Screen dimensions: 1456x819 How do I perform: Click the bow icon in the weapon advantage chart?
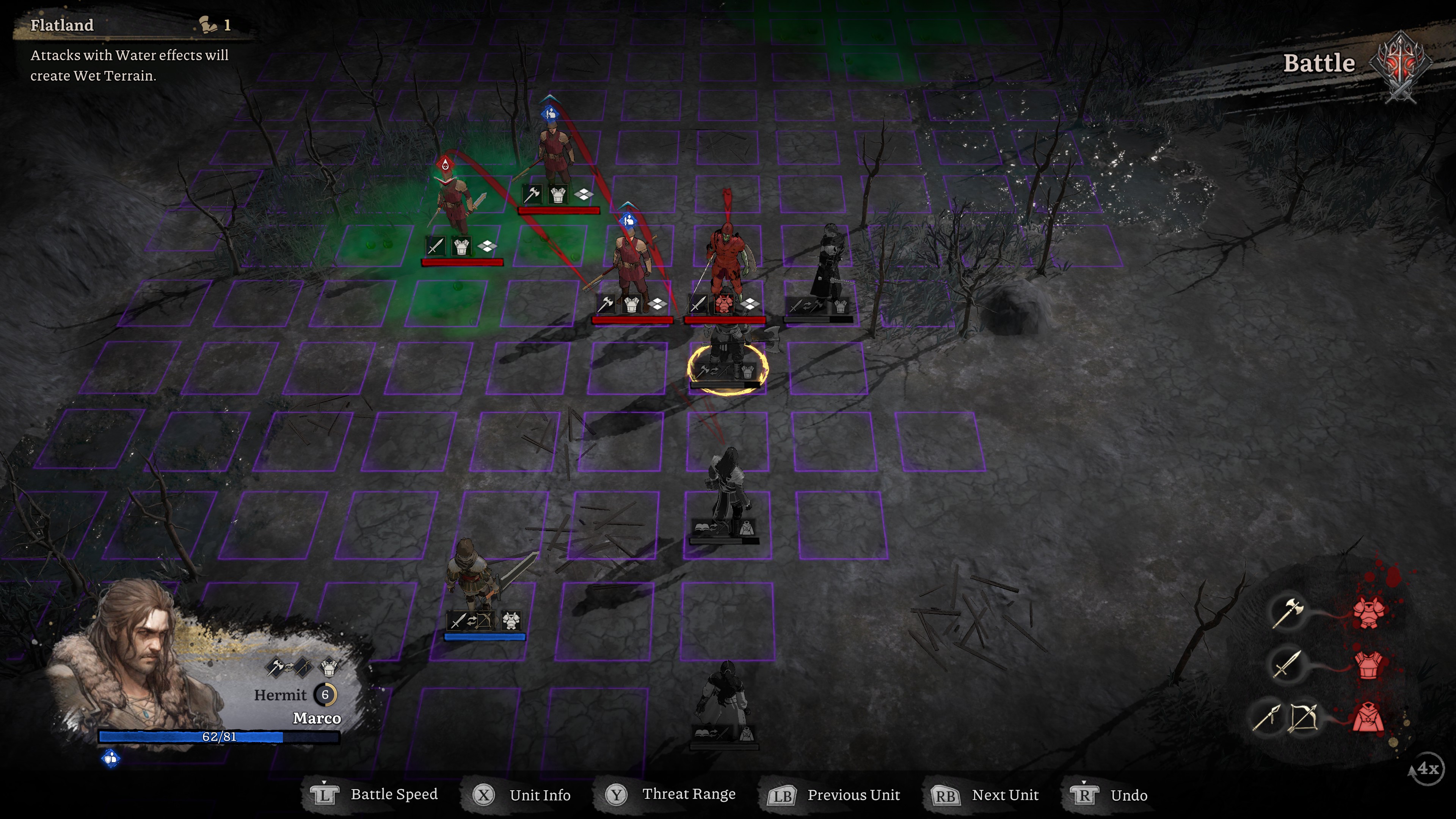click(1303, 719)
